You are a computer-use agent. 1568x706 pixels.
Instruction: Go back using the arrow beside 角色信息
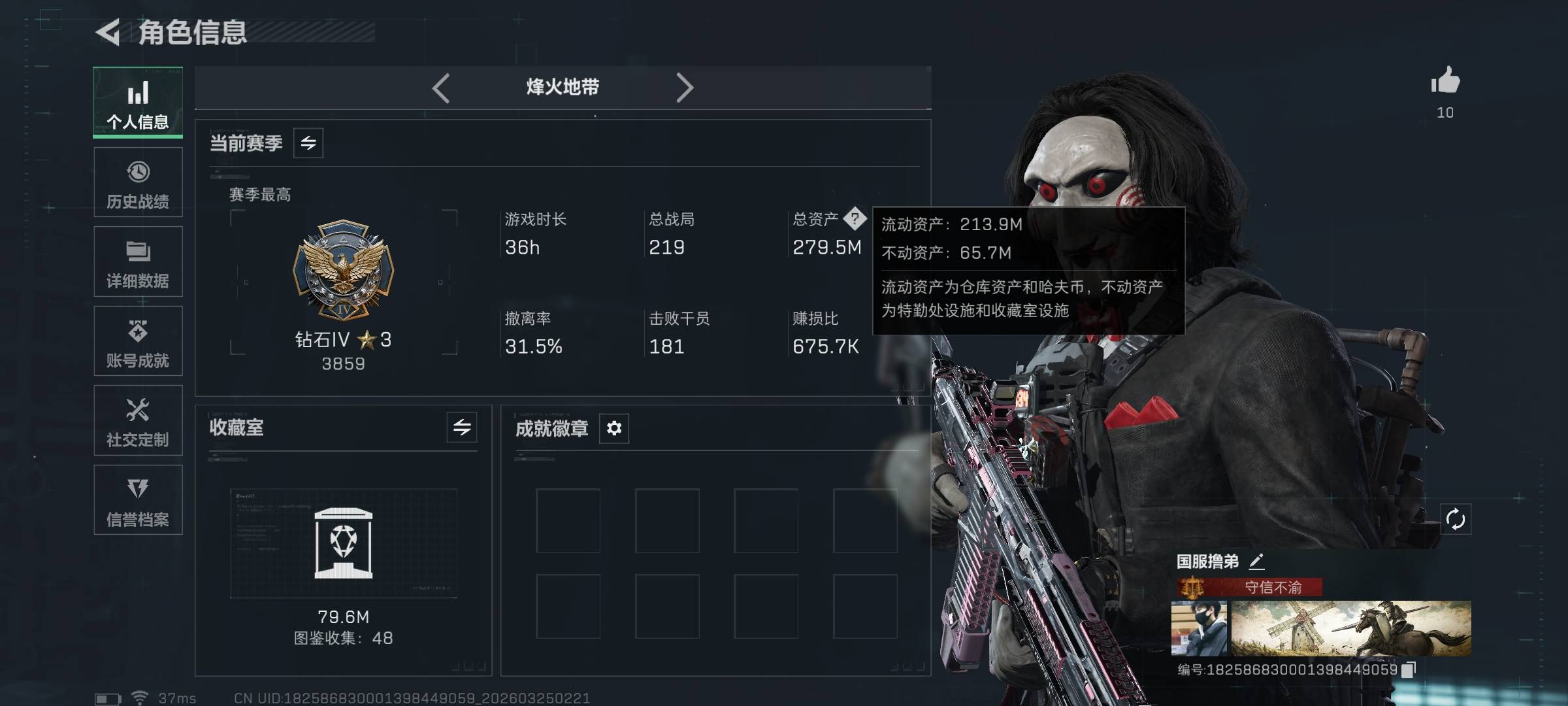[x=108, y=32]
